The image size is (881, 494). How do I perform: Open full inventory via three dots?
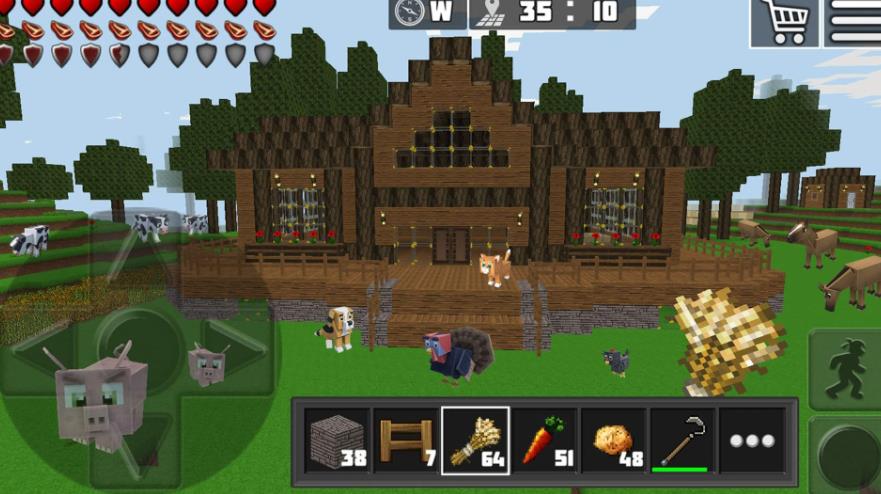click(752, 441)
